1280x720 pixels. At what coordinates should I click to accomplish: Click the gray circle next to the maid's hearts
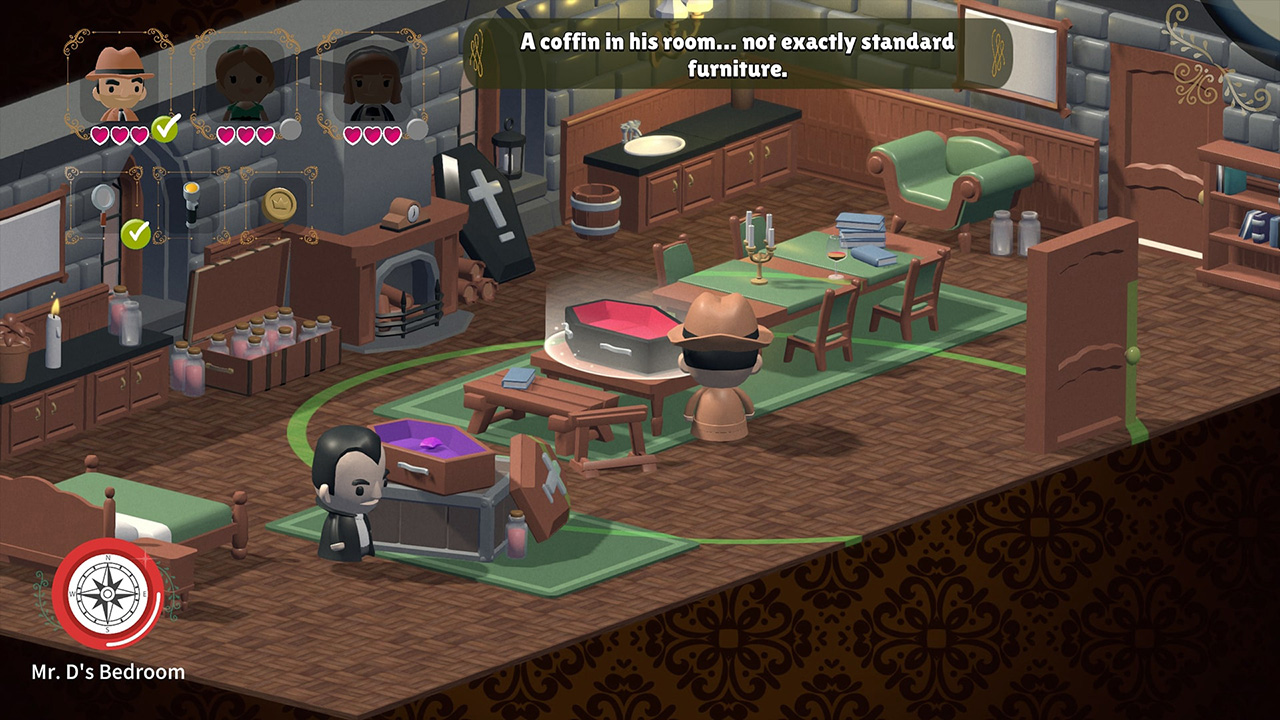click(x=418, y=129)
